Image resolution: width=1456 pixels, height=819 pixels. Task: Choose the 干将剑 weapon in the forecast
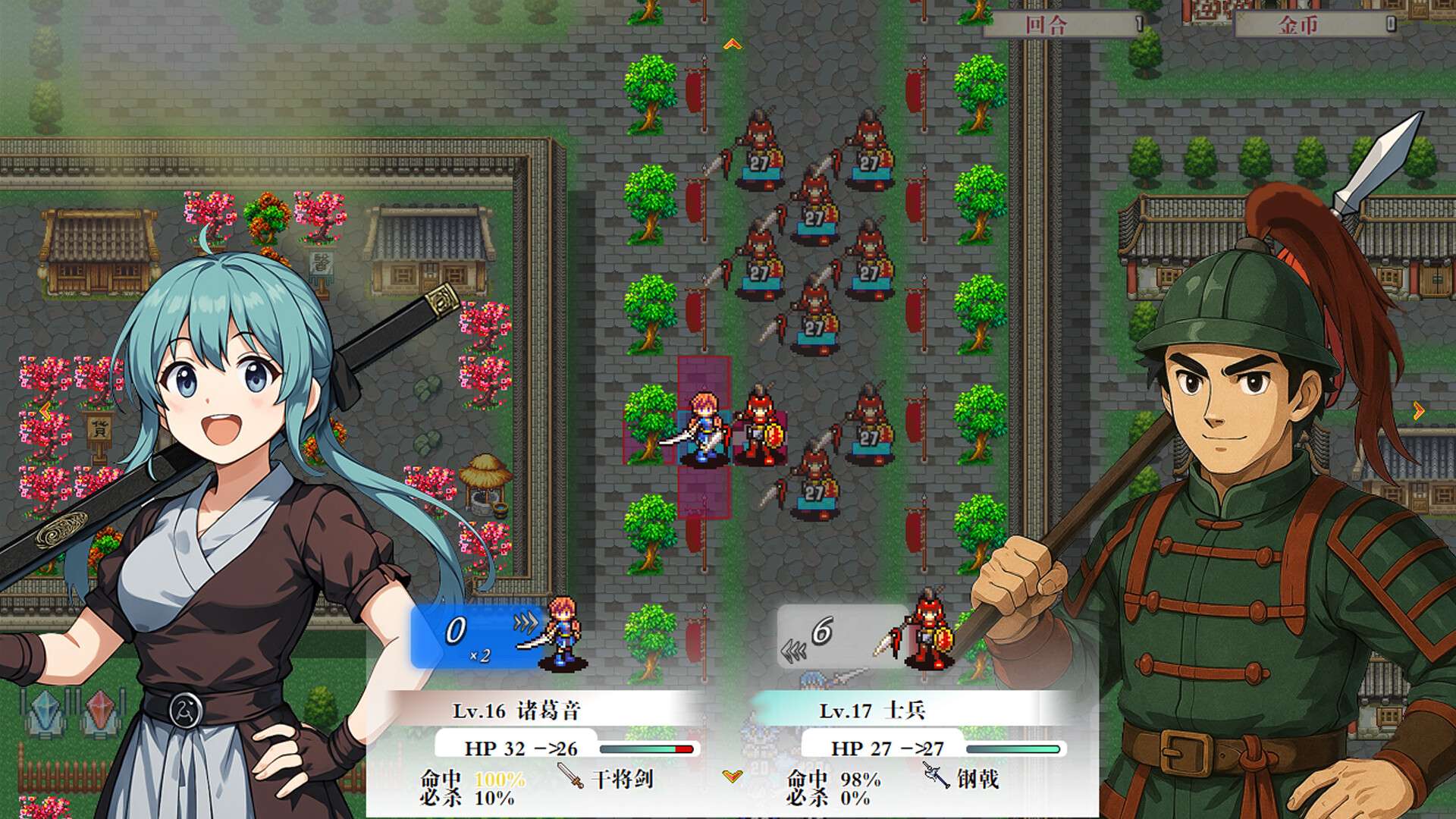pyautogui.click(x=606, y=778)
